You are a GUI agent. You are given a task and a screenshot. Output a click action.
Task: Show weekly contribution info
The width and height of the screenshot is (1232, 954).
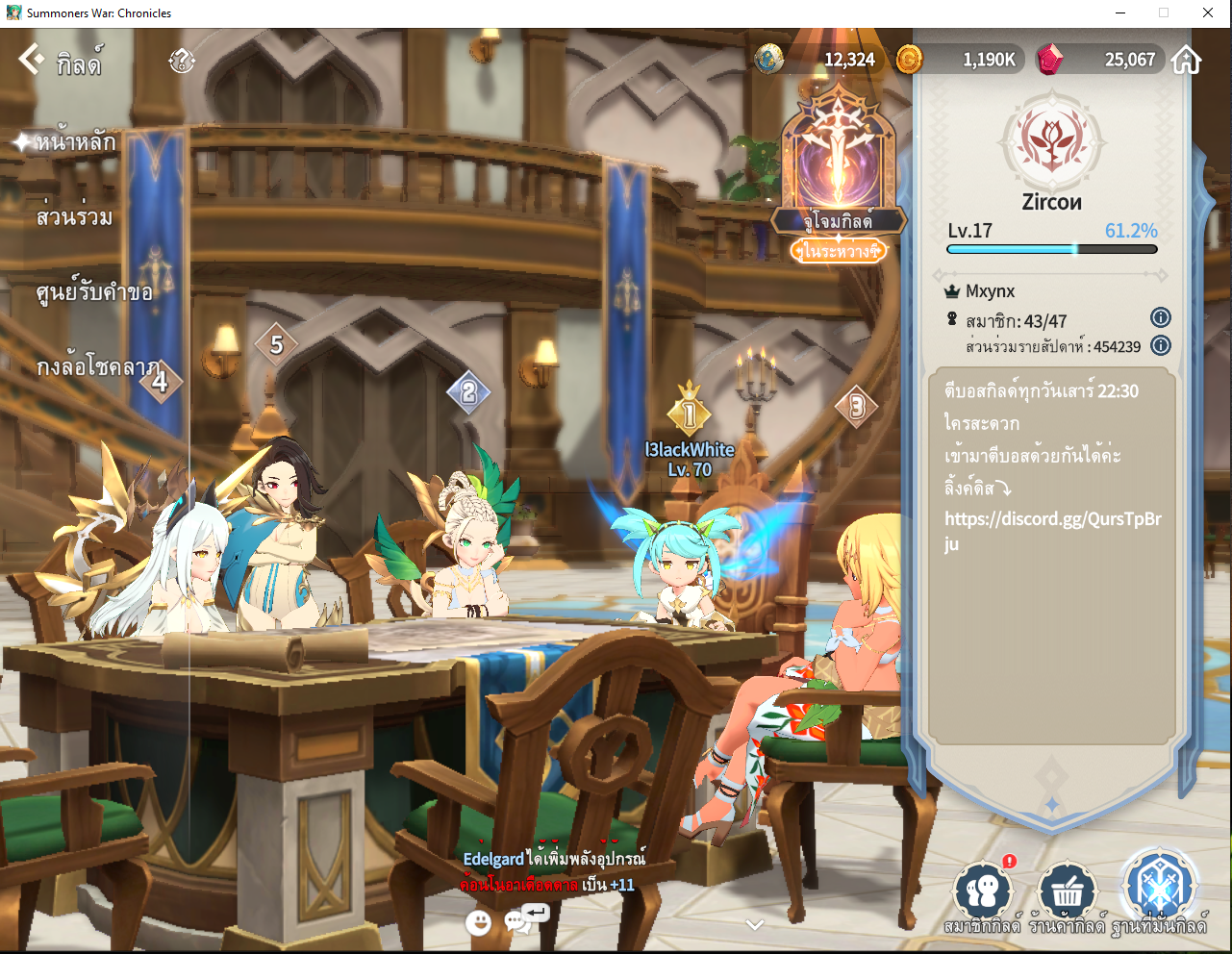tap(1161, 345)
